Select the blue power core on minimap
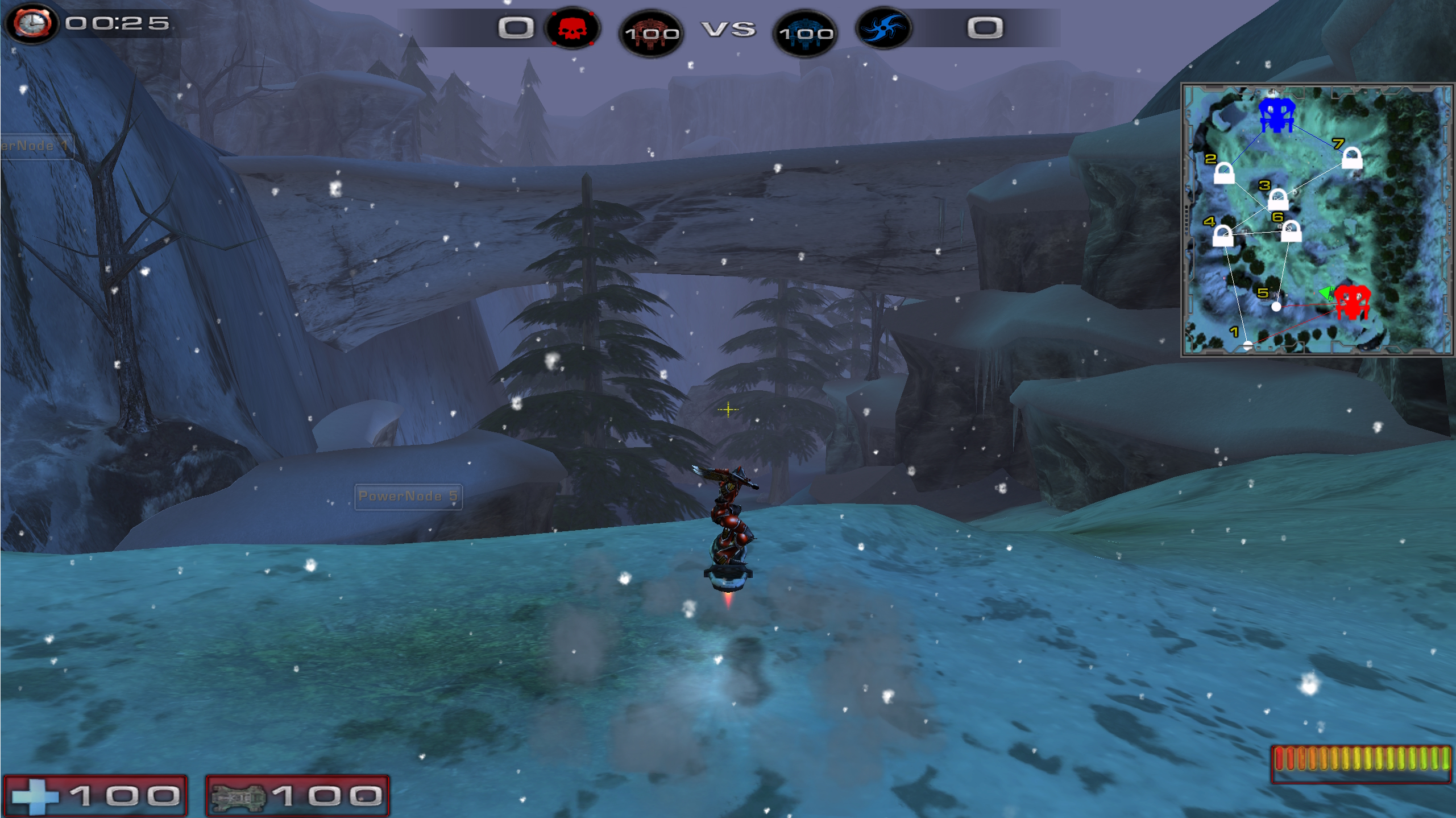Screen dimensions: 1456x818 tap(1276, 115)
